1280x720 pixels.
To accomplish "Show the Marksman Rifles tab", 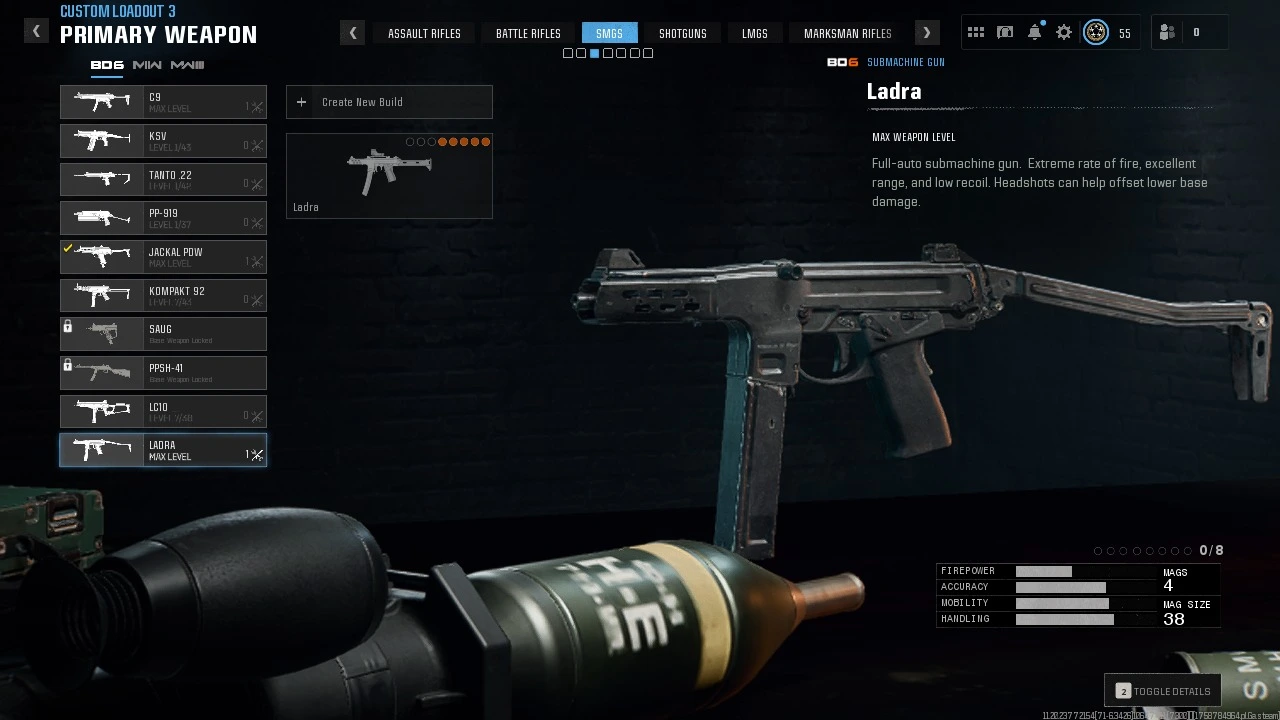I will point(847,33).
